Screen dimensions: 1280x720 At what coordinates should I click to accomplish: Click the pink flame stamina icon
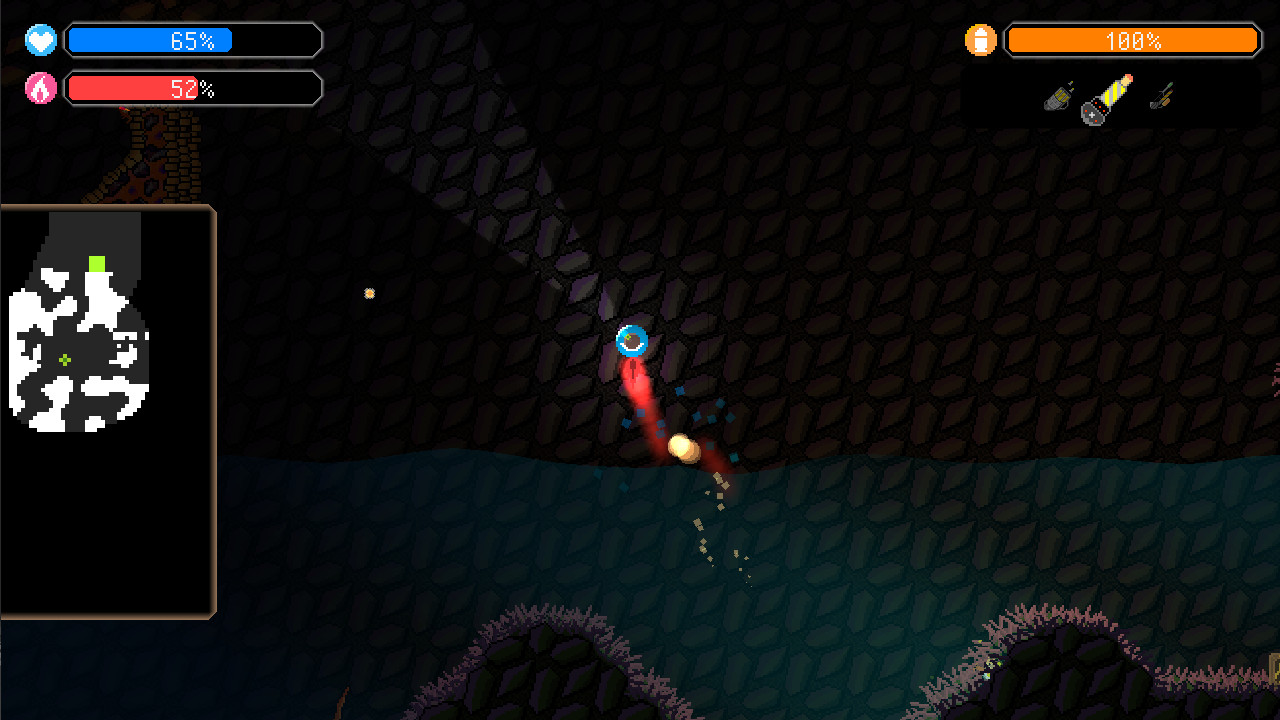(x=39, y=88)
